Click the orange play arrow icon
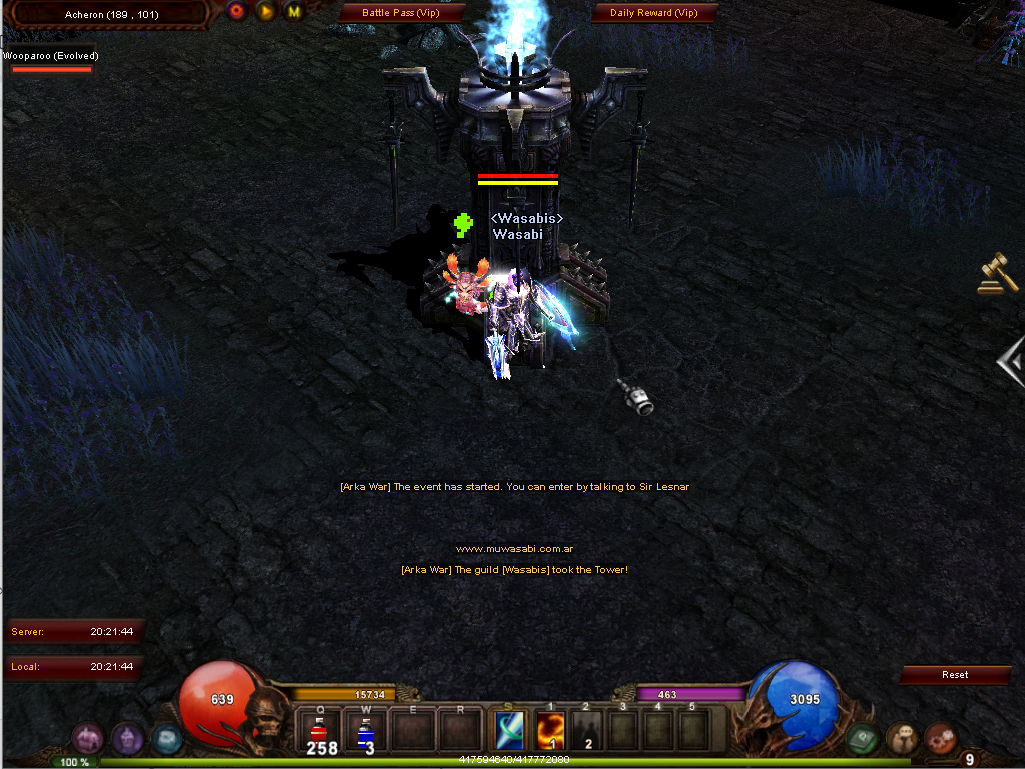Viewport: 1025px width, 769px height. click(265, 11)
